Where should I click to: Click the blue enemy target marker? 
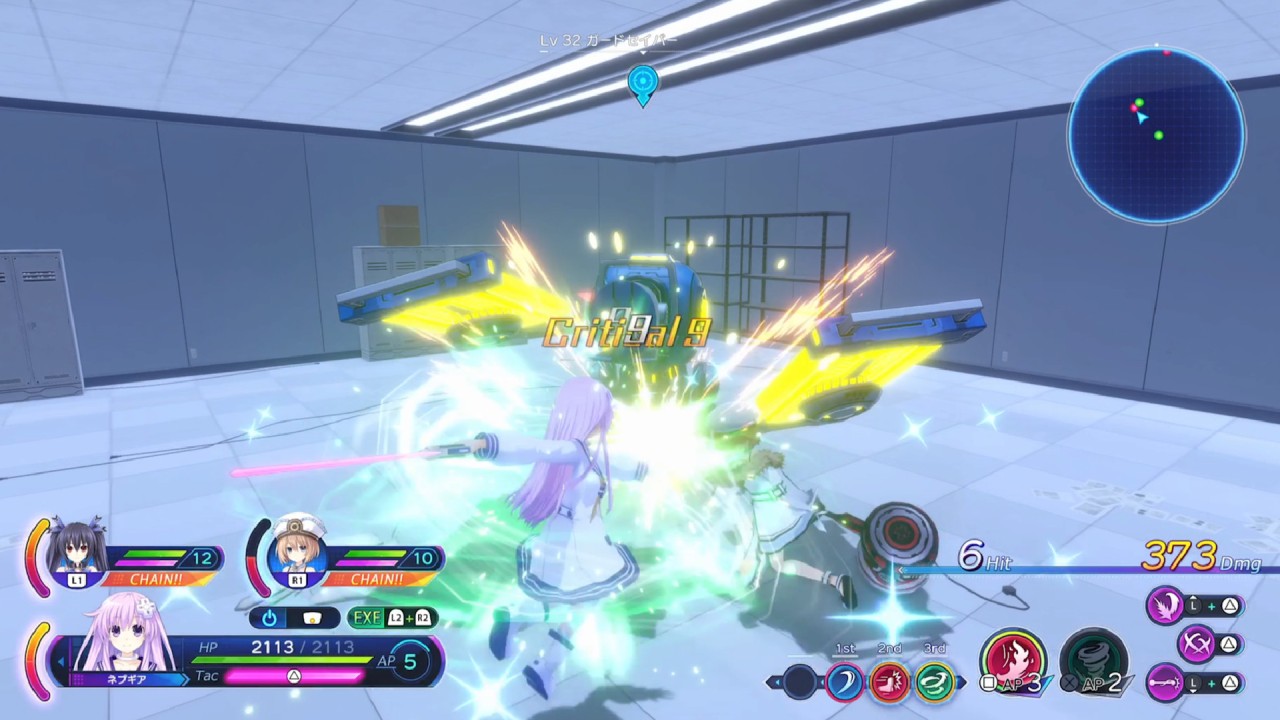pyautogui.click(x=642, y=83)
